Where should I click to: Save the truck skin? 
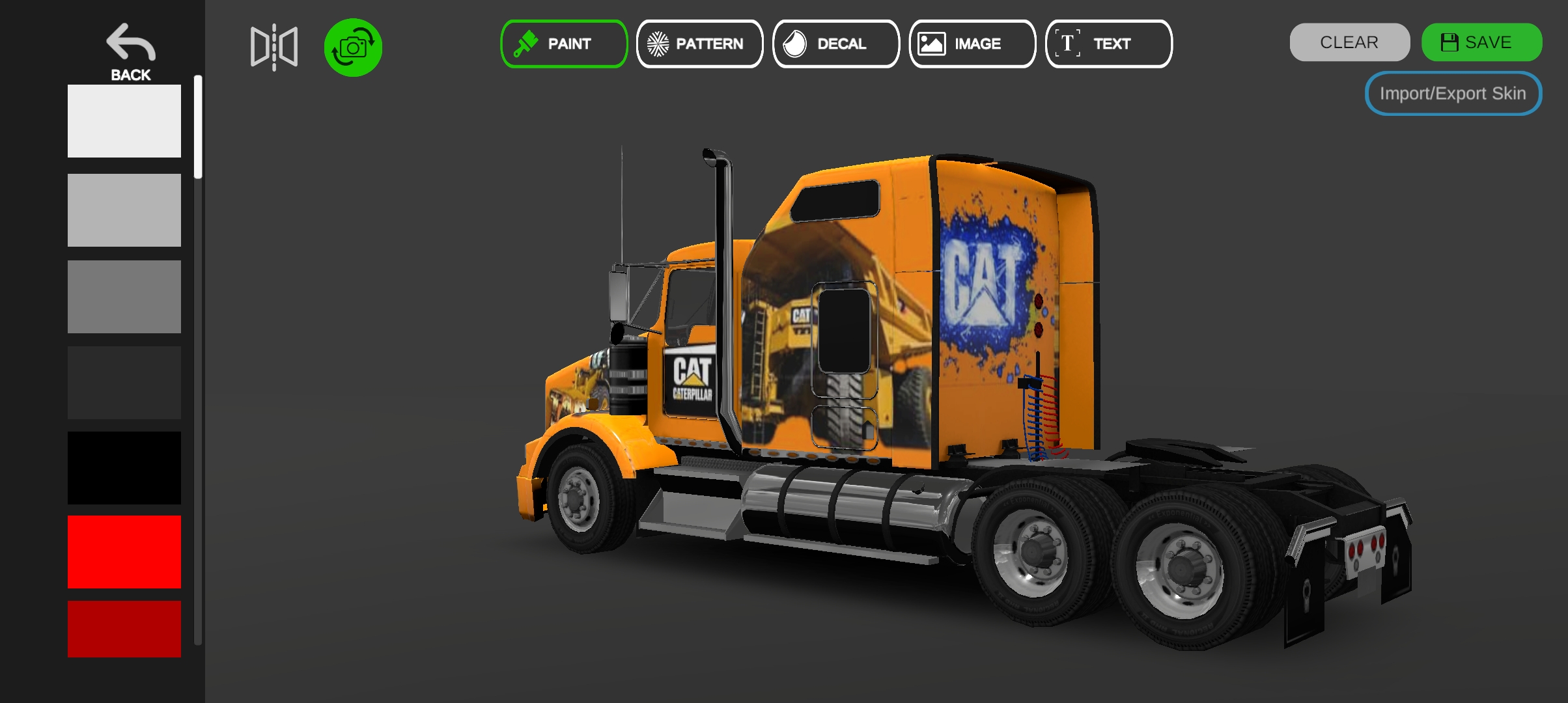pos(1481,42)
